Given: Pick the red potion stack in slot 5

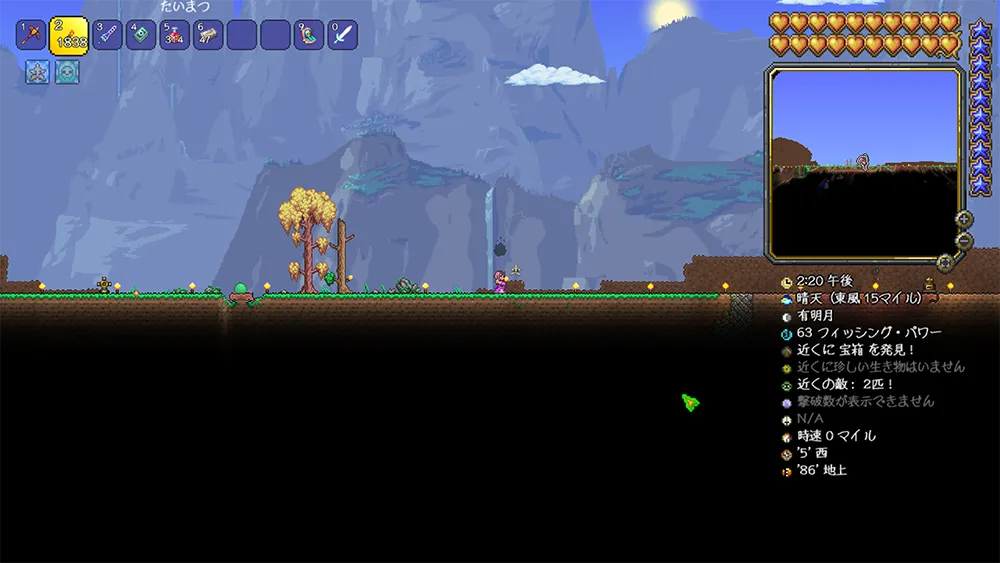Looking at the screenshot, I should click(x=174, y=36).
